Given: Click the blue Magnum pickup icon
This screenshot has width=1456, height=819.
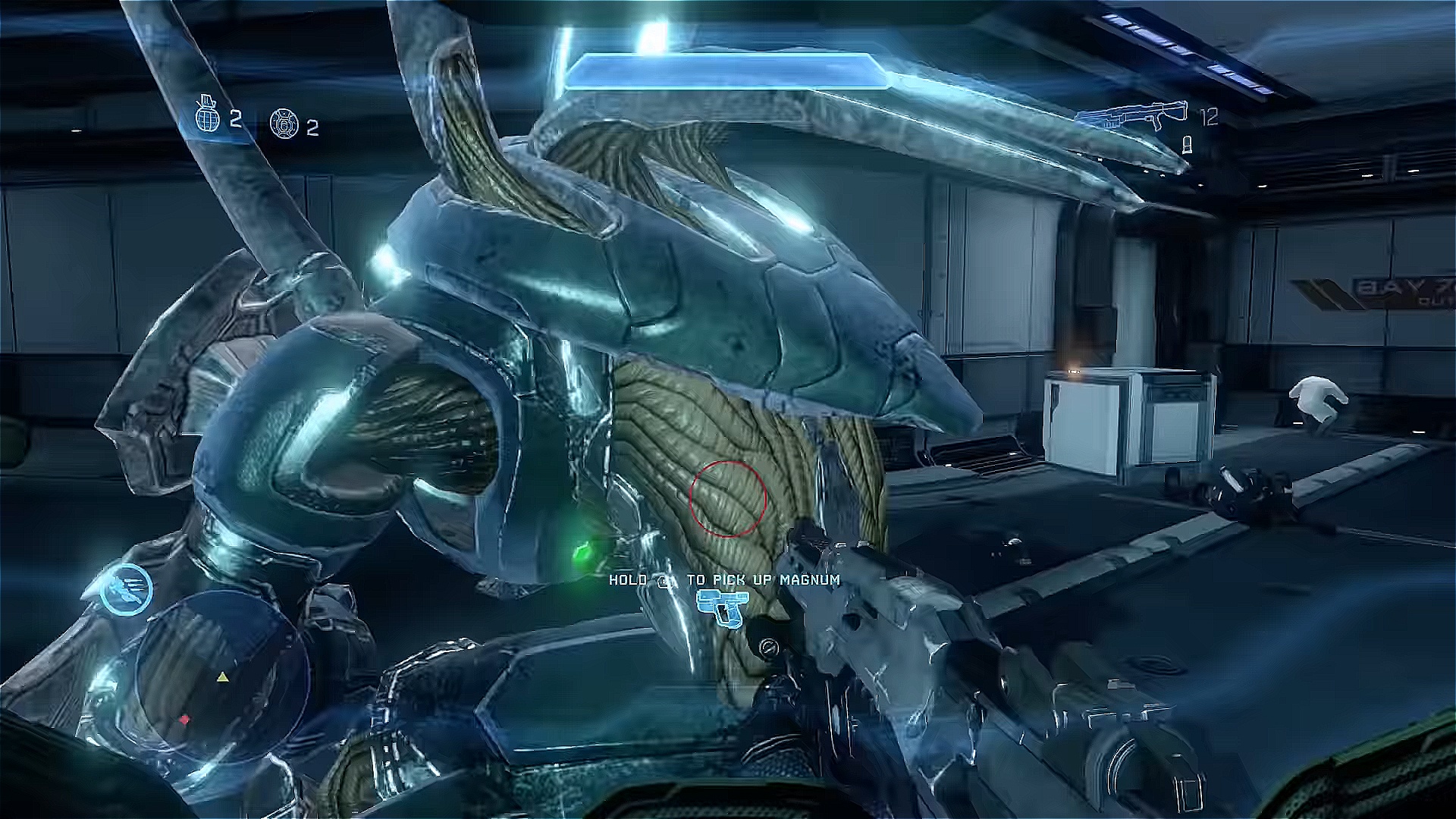Looking at the screenshot, I should coord(722,607).
